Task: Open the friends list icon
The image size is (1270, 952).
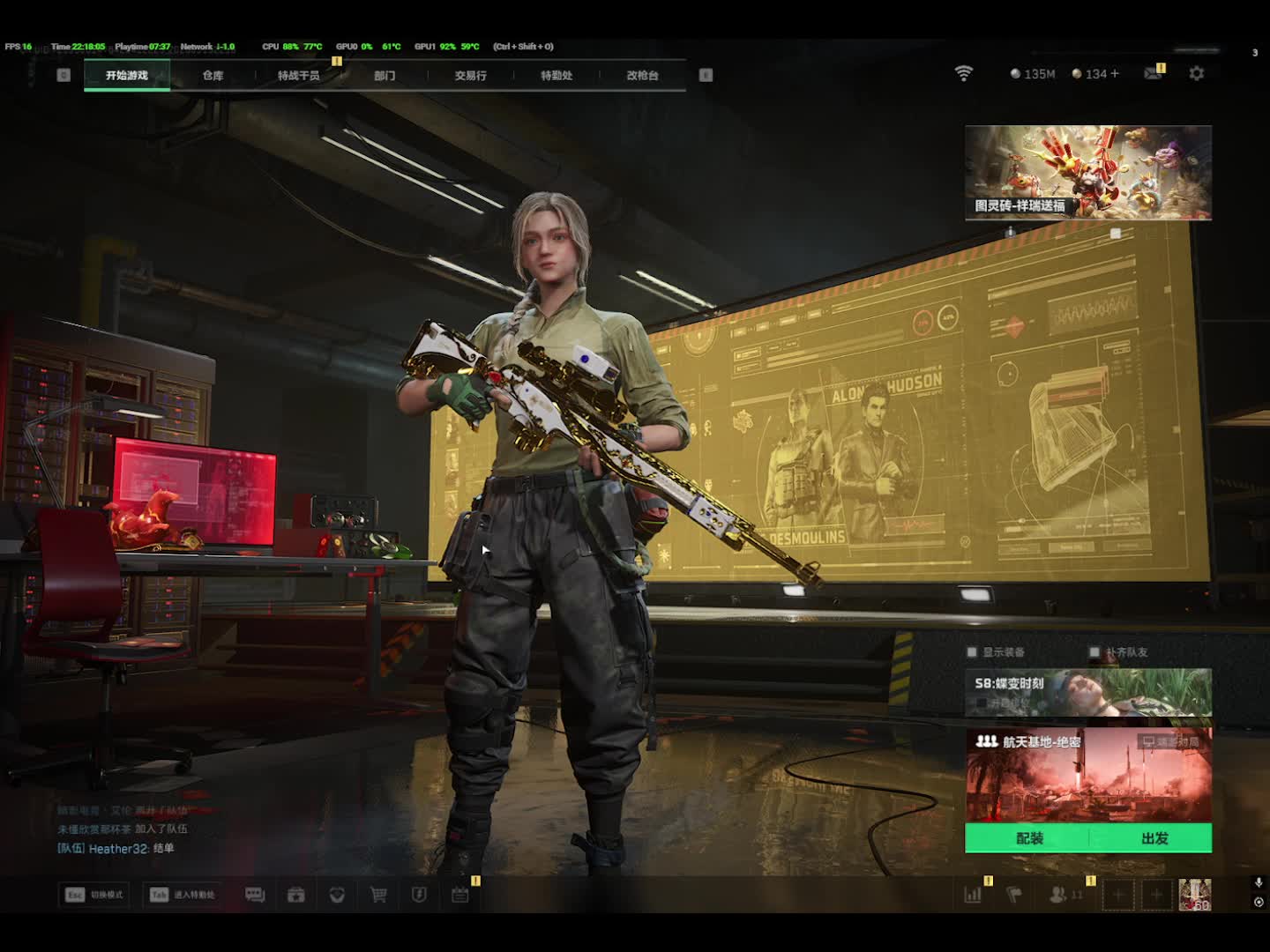Action: [x=1058, y=895]
